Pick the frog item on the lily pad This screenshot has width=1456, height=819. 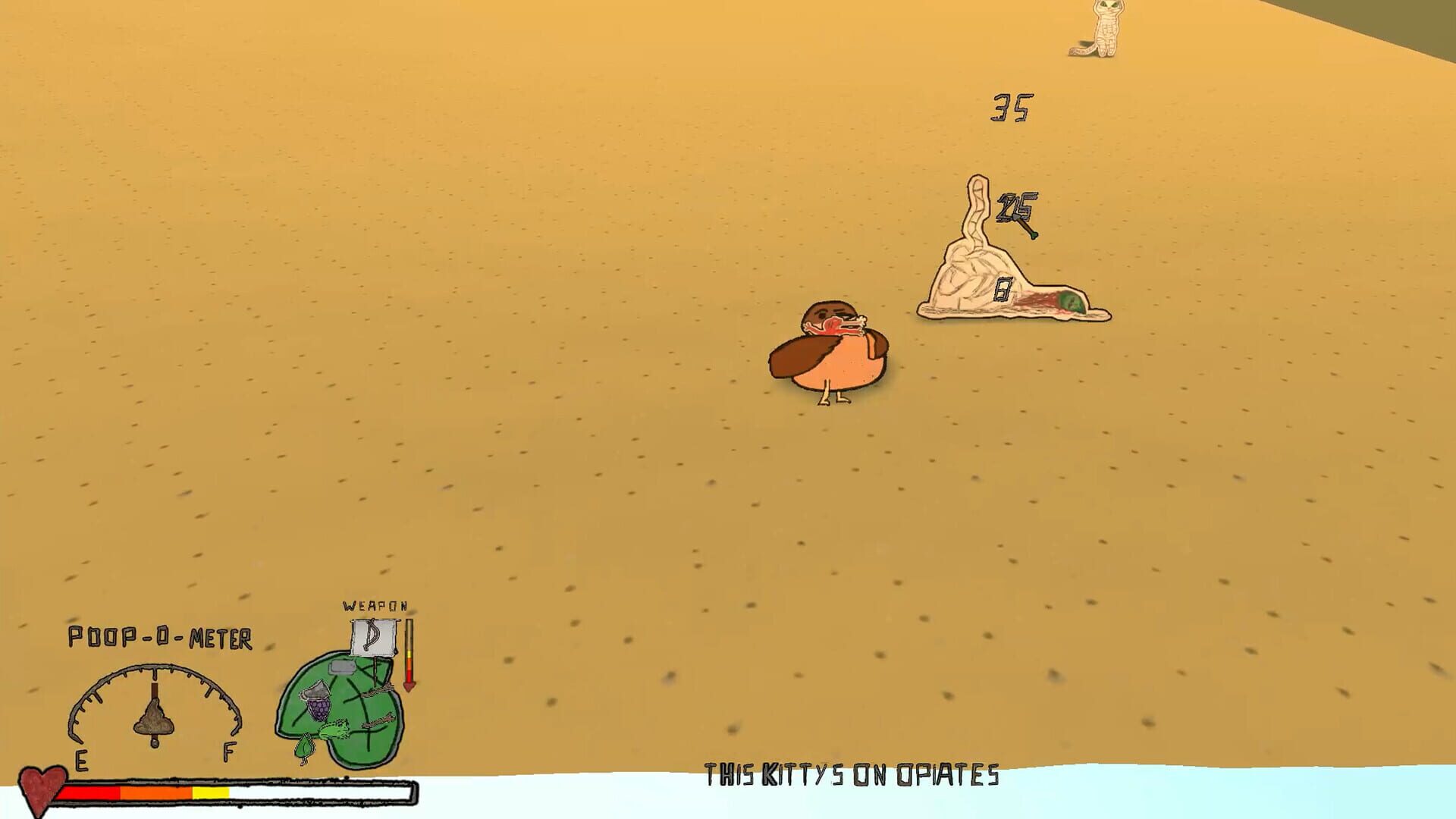coord(334,730)
